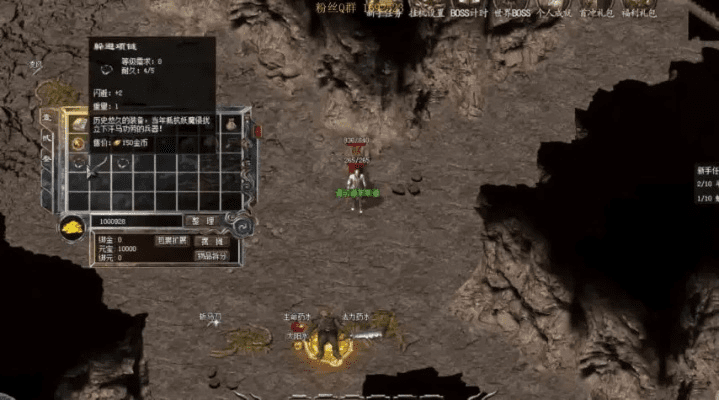719x400 pixels.
Task: Click the 摆摊 stall button
Action: pos(212,241)
